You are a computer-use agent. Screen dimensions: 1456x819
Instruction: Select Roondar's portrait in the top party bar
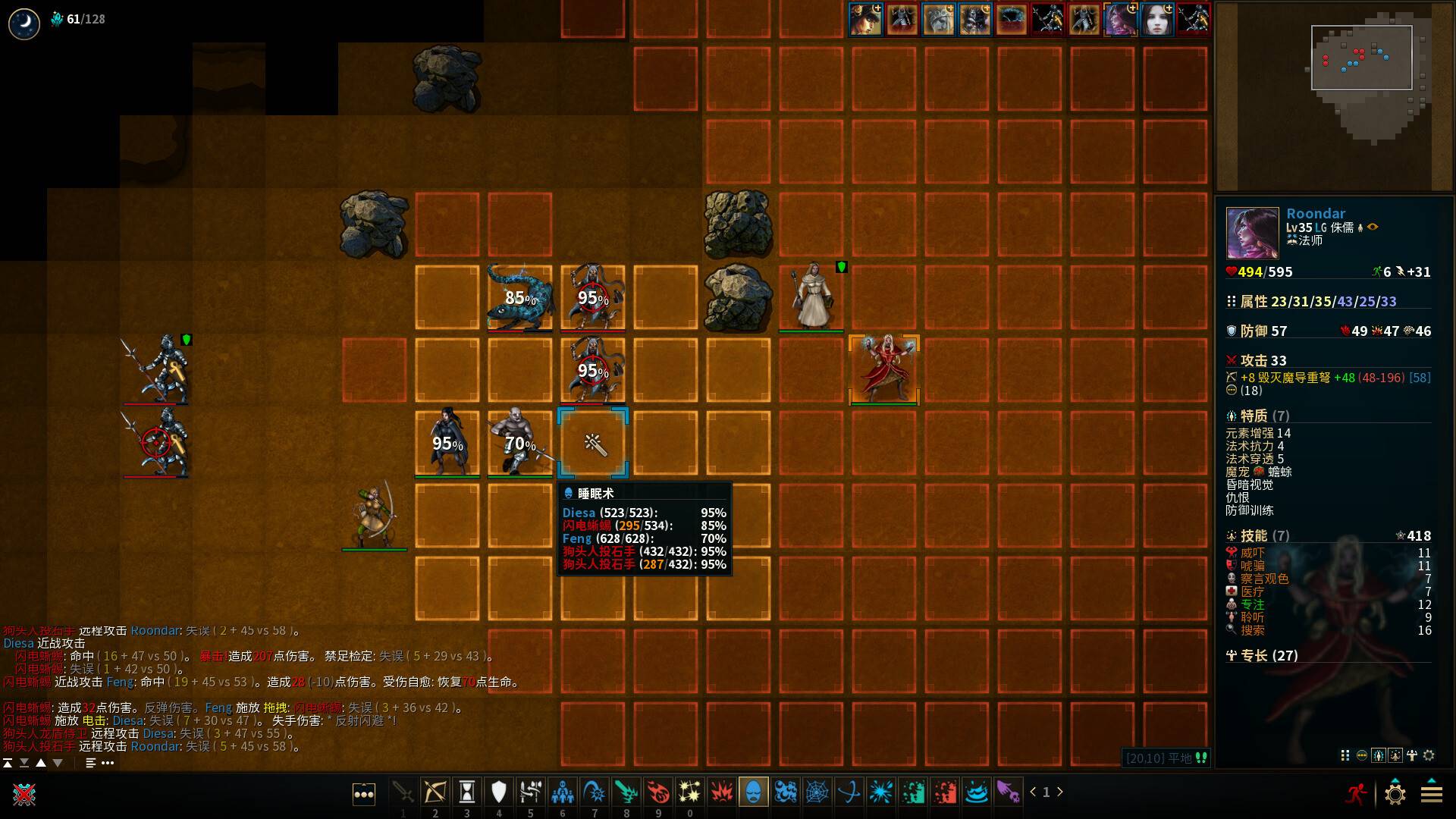coord(1122,20)
